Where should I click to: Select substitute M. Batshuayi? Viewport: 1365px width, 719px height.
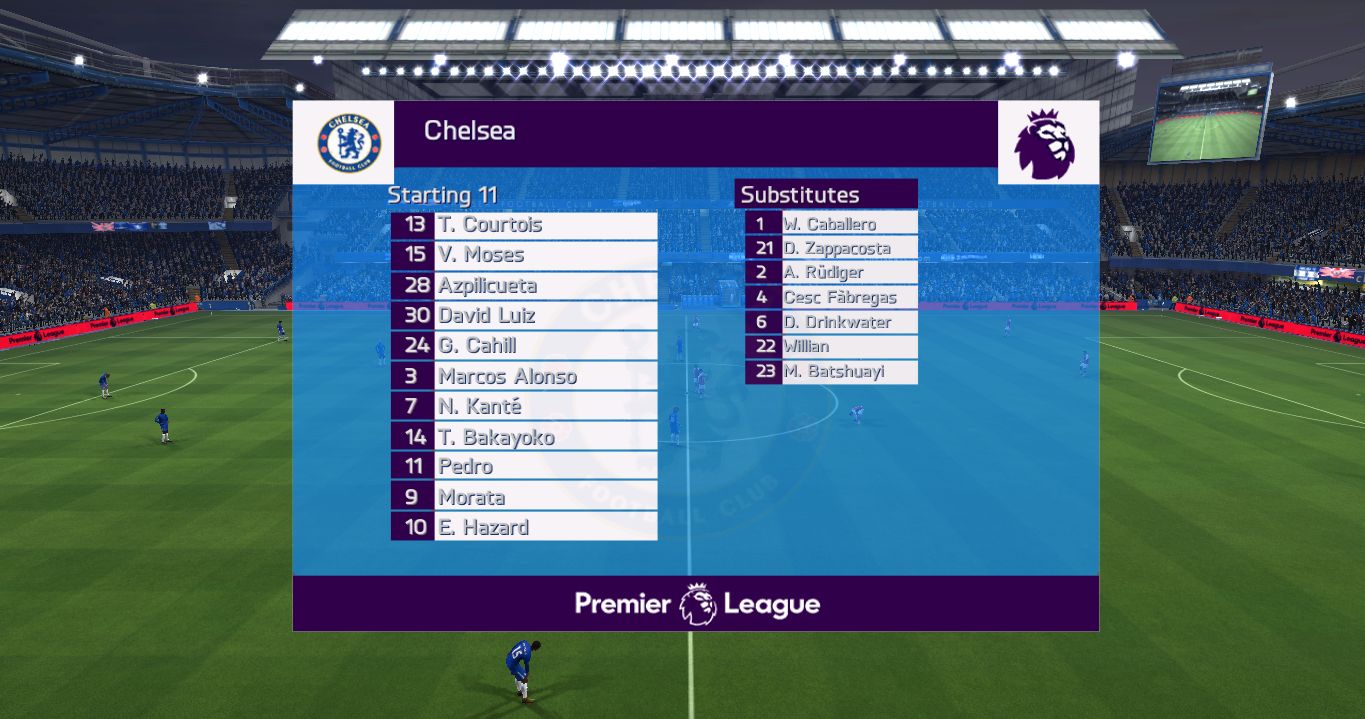[x=831, y=372]
